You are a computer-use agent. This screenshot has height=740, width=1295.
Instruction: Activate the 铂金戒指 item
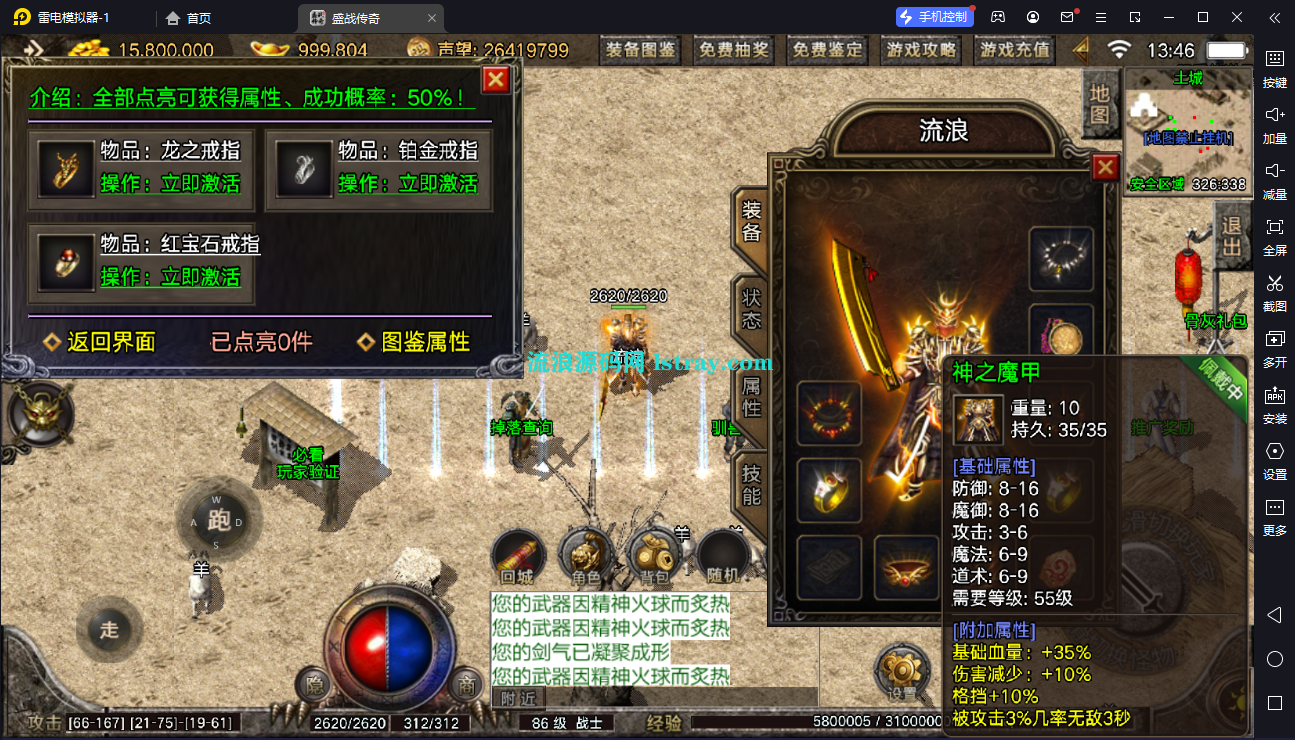click(x=408, y=184)
